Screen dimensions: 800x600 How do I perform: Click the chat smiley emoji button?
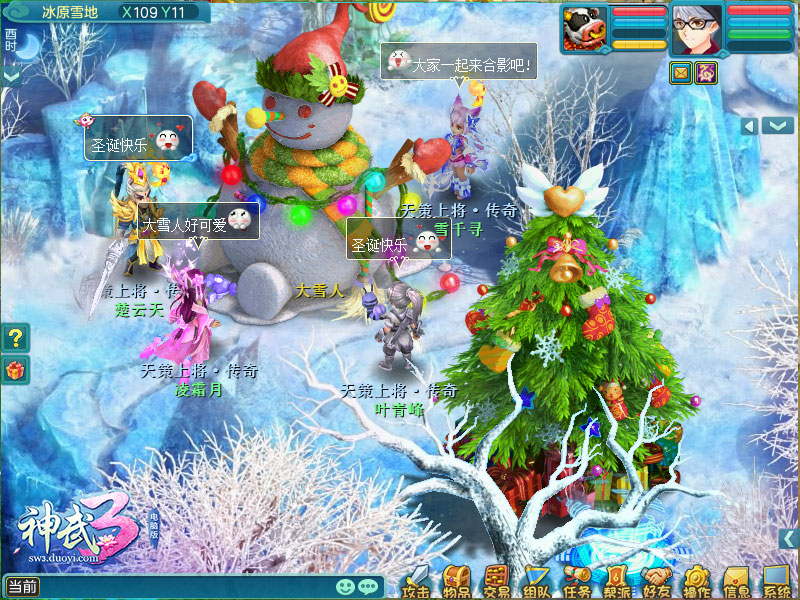pos(345,587)
